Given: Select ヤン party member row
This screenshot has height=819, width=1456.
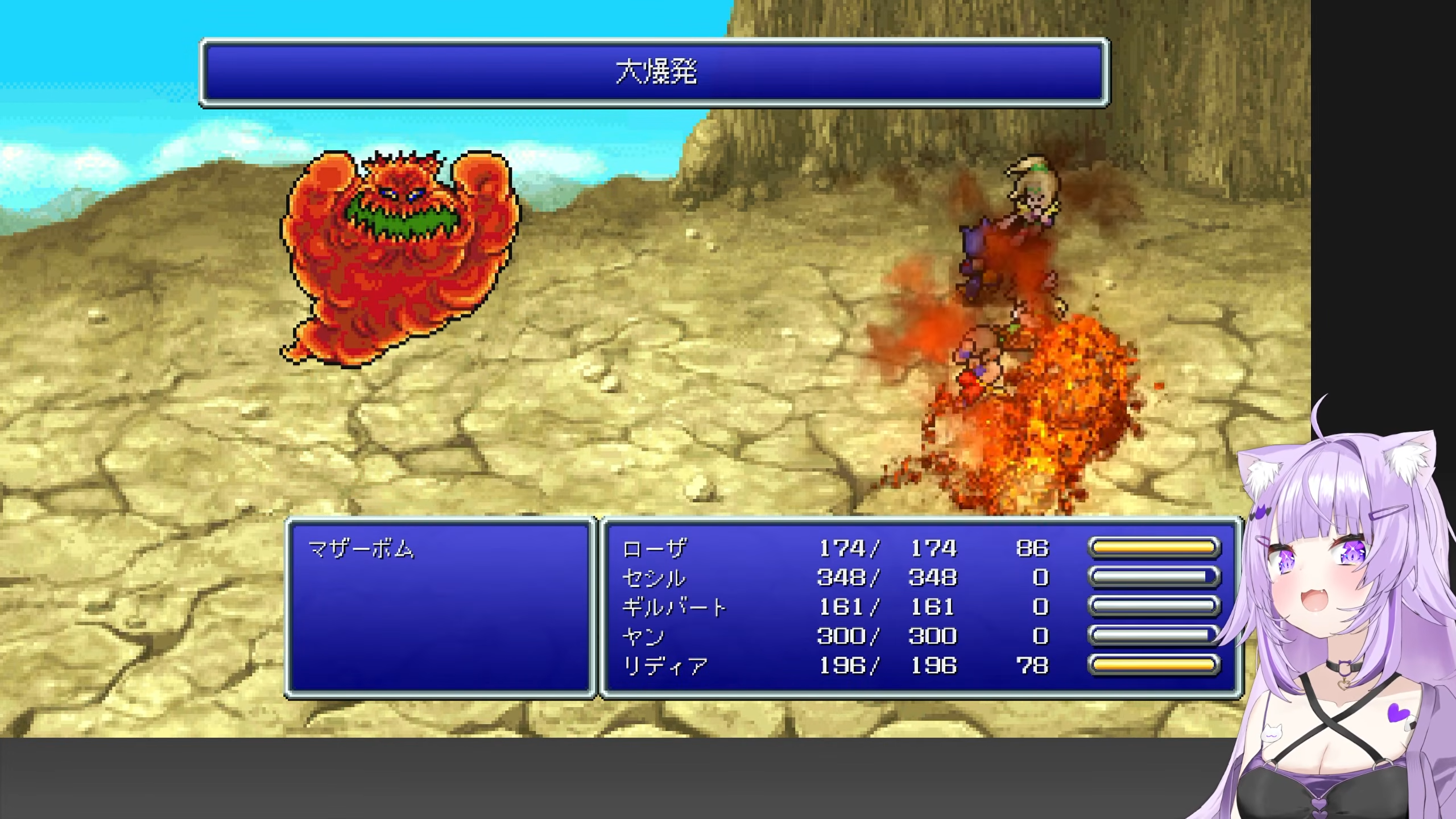Looking at the screenshot, I should click(643, 636).
